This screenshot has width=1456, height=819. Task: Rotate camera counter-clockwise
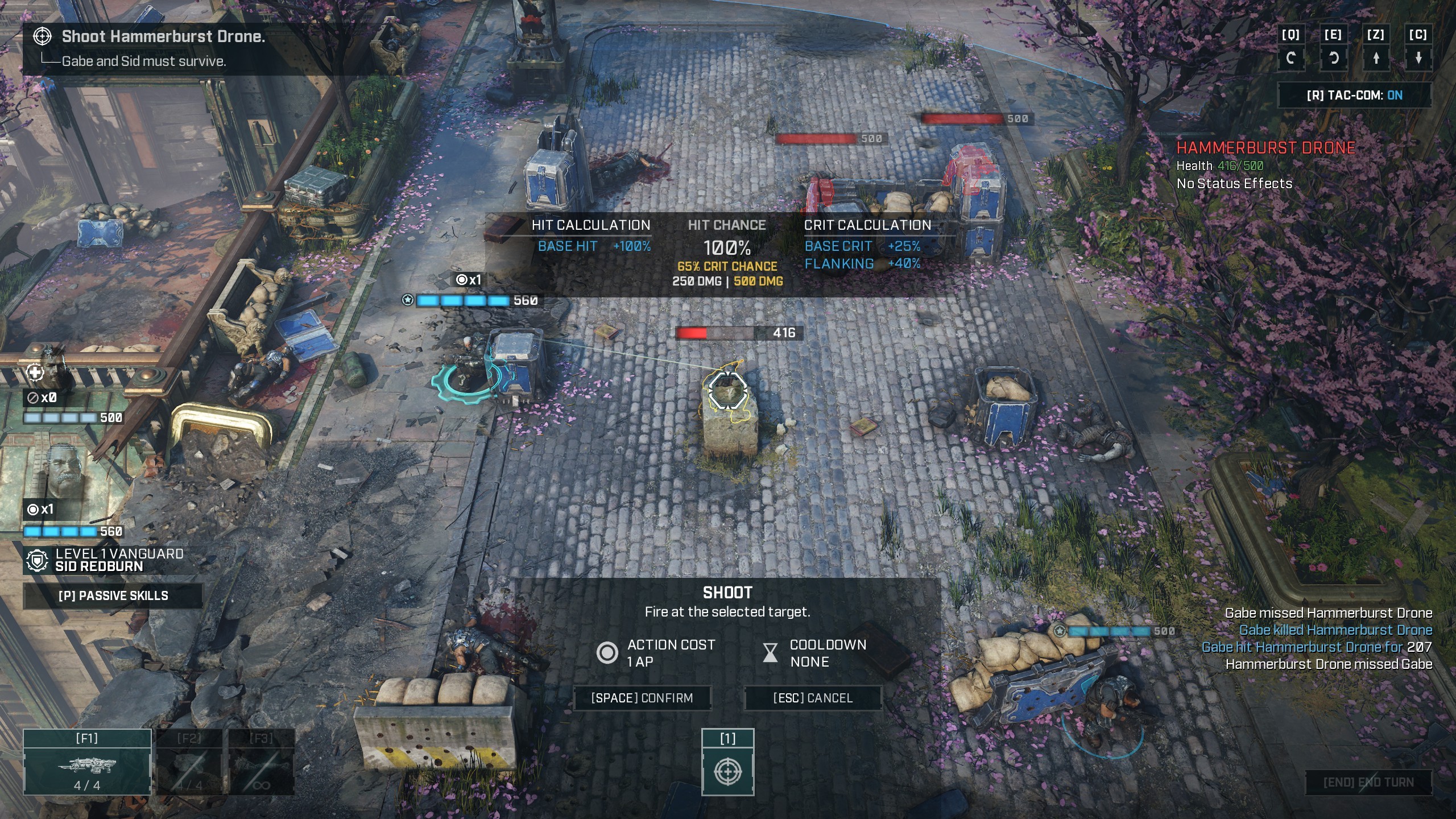(1290, 58)
